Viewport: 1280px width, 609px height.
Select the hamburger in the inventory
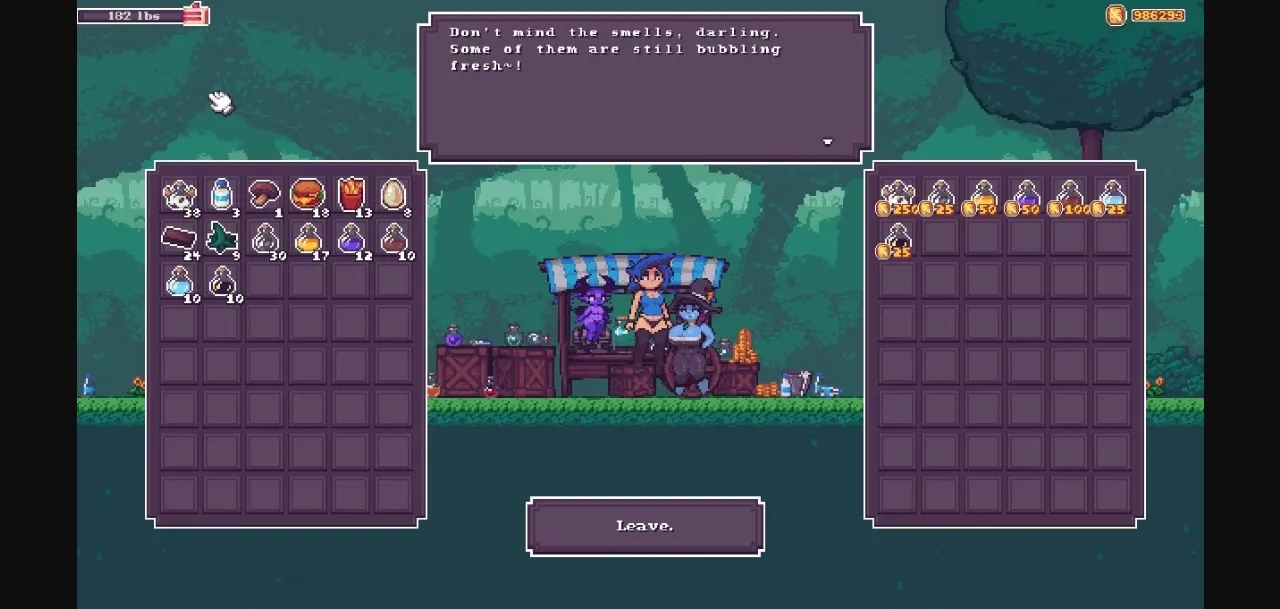[307, 194]
